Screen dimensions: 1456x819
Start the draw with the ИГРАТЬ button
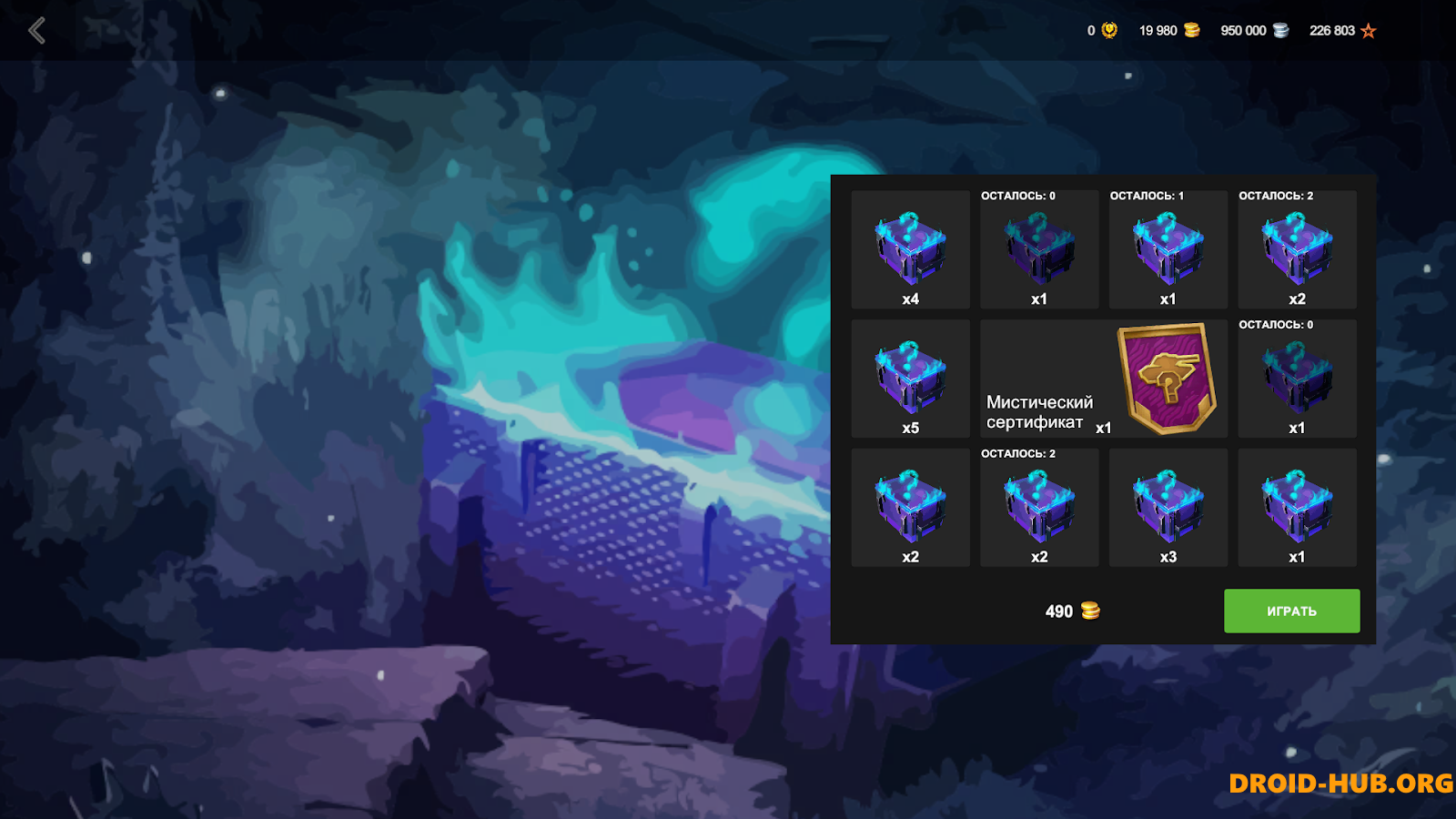[1291, 611]
